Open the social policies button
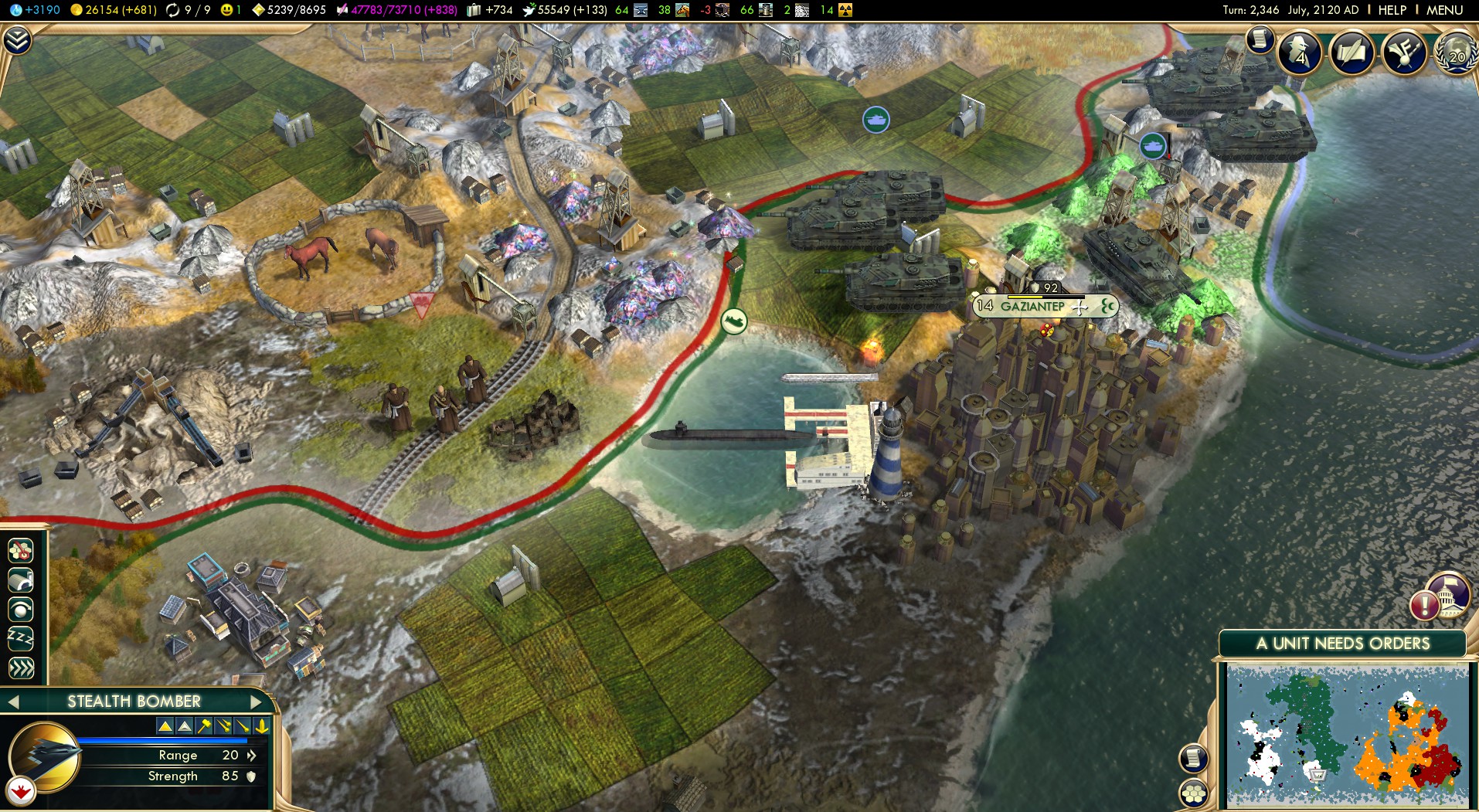 1404,53
